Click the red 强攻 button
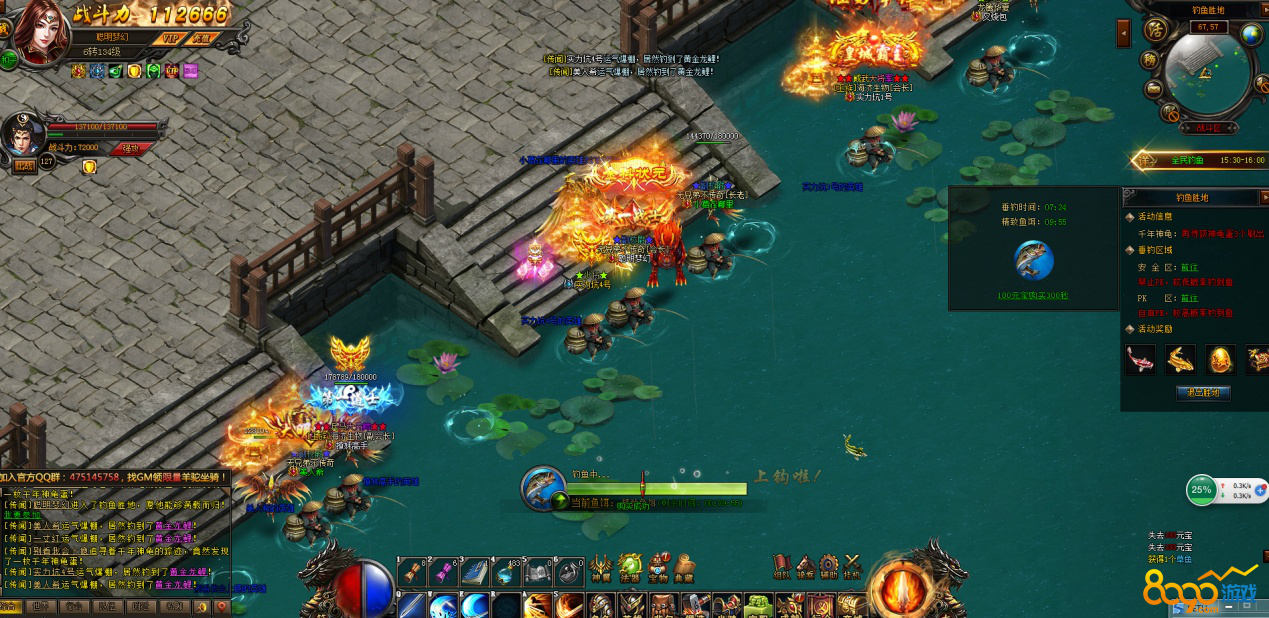The image size is (1269, 618). pyautogui.click(x=131, y=148)
